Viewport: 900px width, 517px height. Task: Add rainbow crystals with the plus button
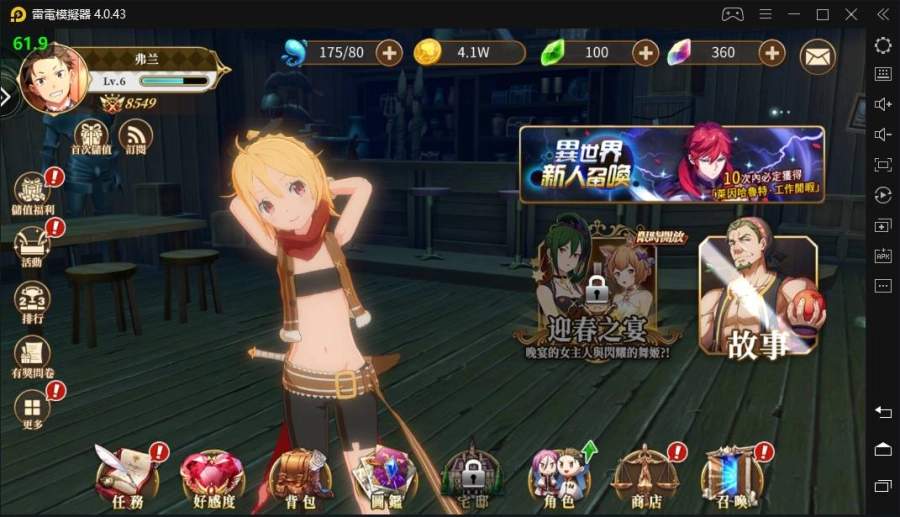(771, 52)
